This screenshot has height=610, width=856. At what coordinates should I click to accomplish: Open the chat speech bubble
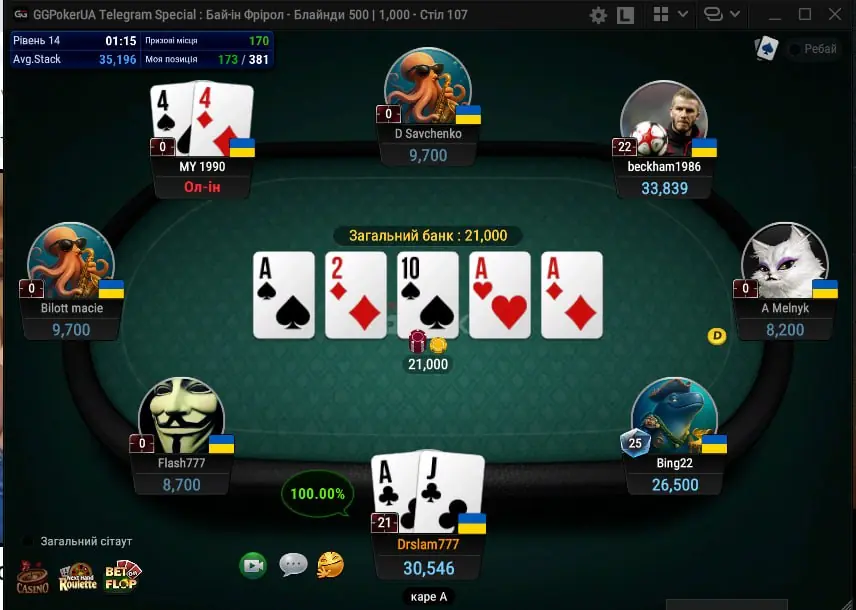[293, 565]
